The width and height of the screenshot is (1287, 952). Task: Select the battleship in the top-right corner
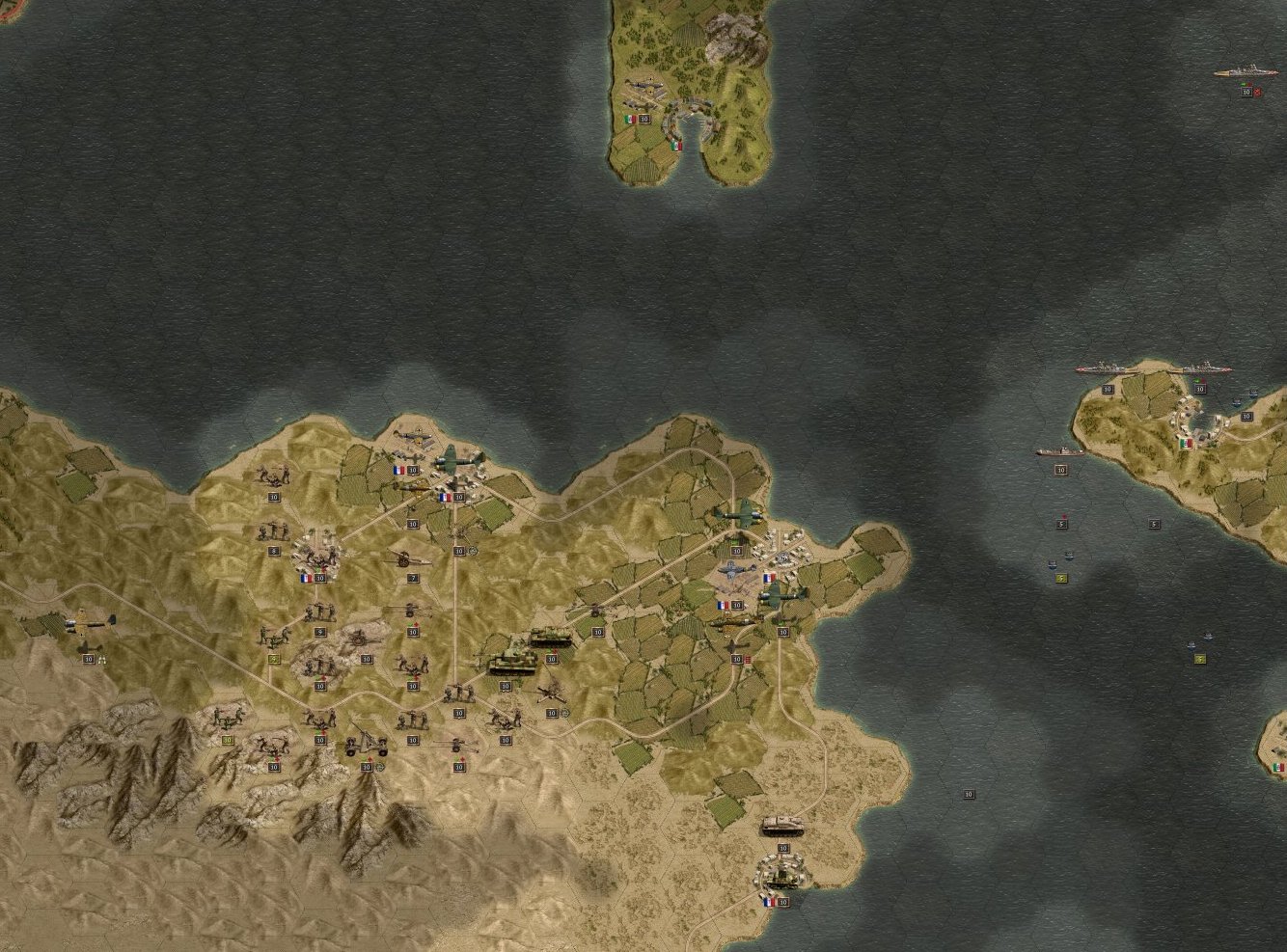click(x=1246, y=73)
